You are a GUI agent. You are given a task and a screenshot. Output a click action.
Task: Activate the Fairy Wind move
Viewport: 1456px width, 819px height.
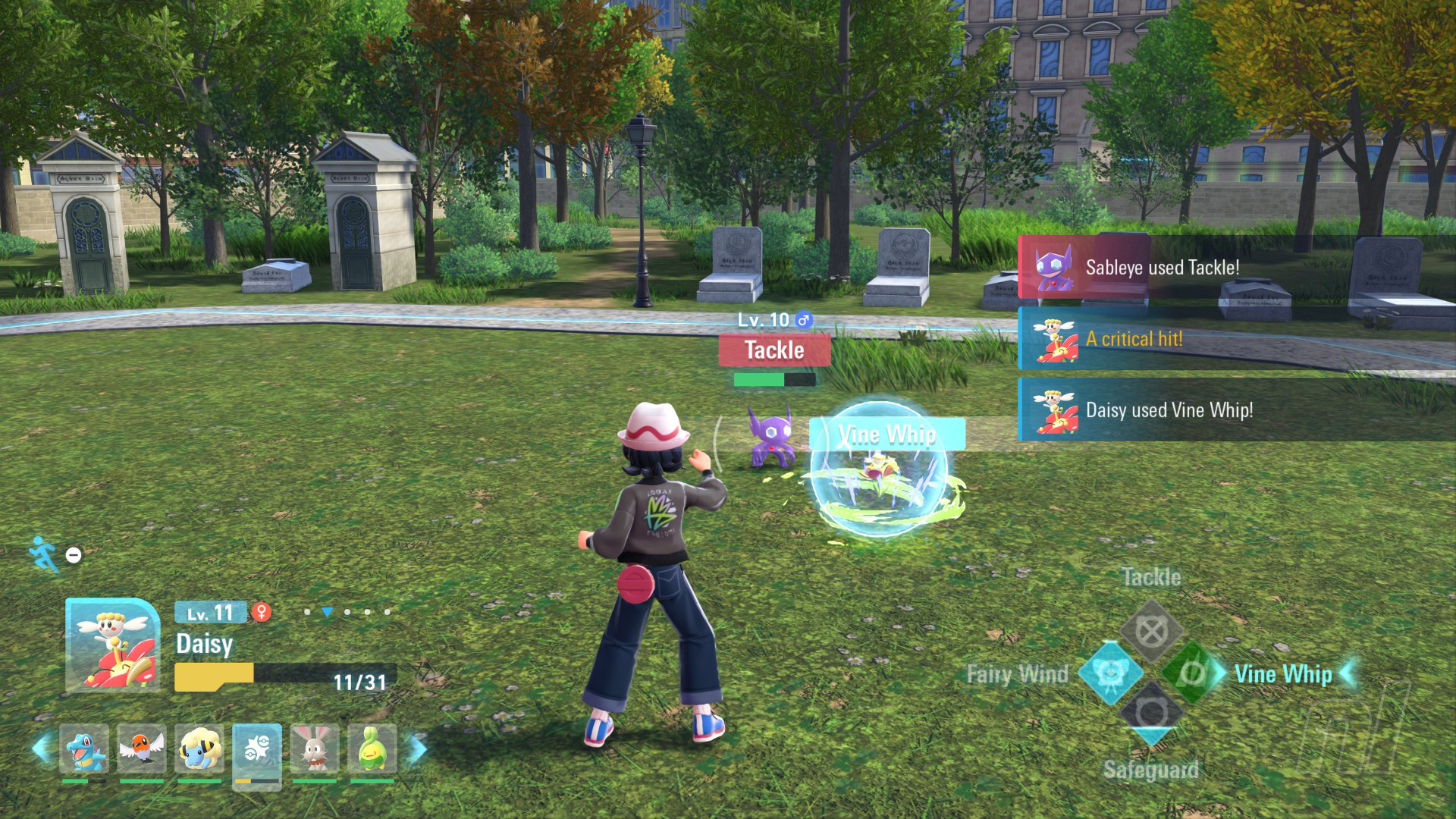pyautogui.click(x=1110, y=673)
